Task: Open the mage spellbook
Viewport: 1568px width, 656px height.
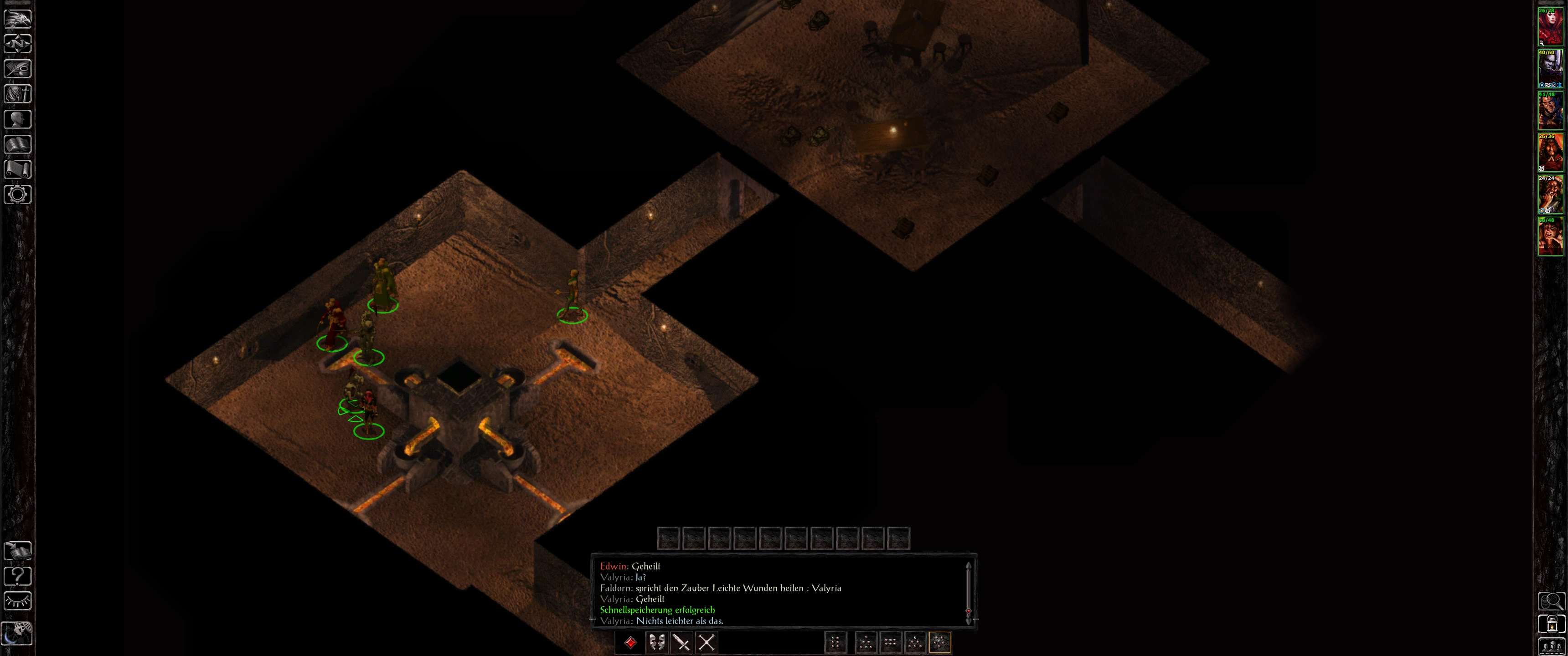Action: click(18, 144)
